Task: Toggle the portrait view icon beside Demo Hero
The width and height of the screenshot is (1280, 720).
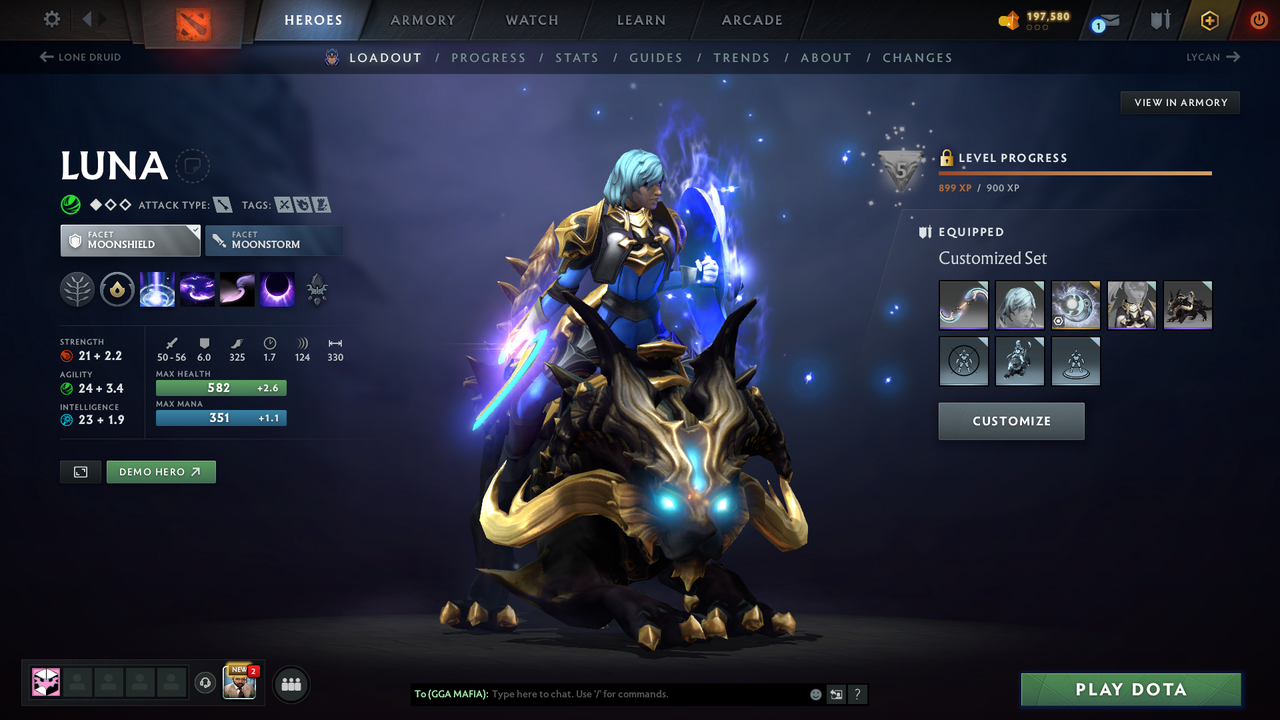Action: point(80,471)
